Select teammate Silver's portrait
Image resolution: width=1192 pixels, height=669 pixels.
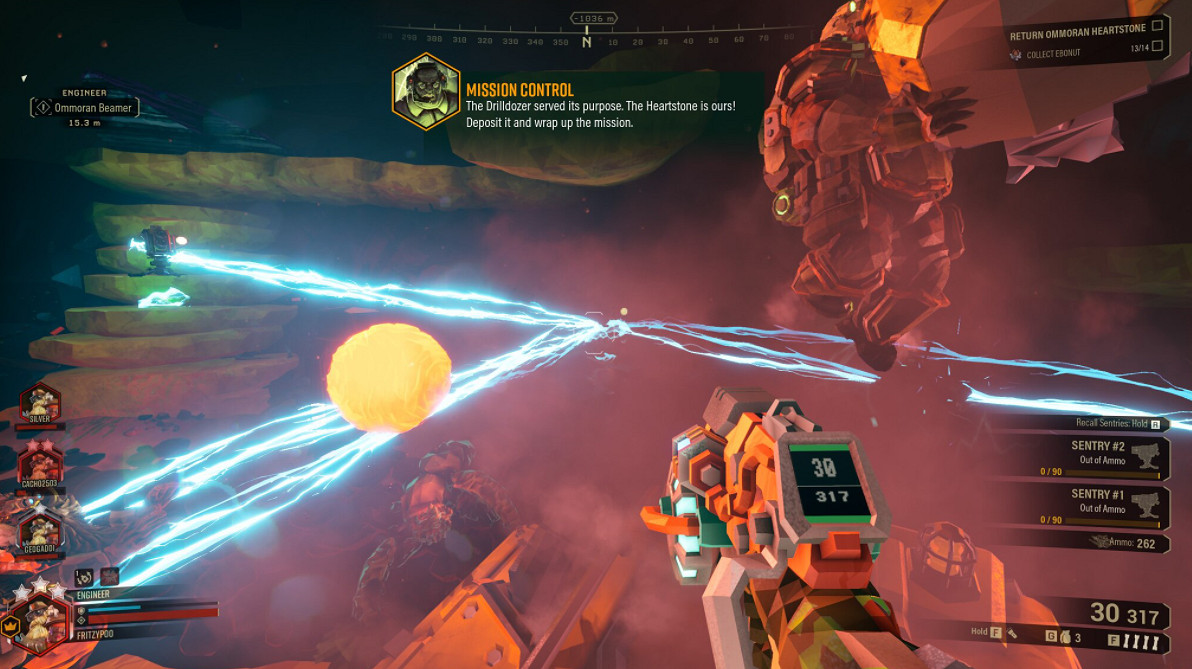(40, 403)
